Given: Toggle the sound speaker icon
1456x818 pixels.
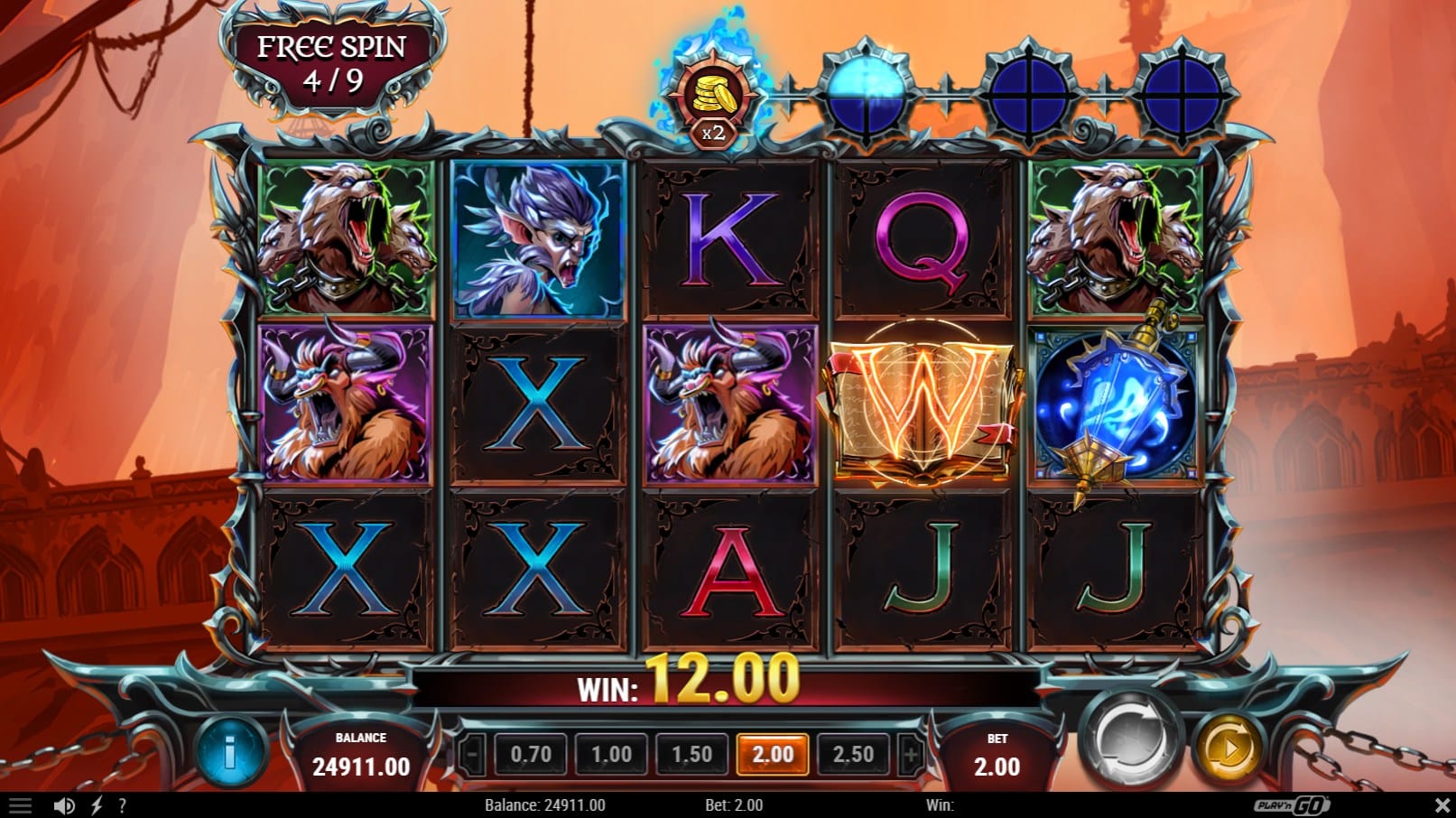Looking at the screenshot, I should [x=63, y=805].
